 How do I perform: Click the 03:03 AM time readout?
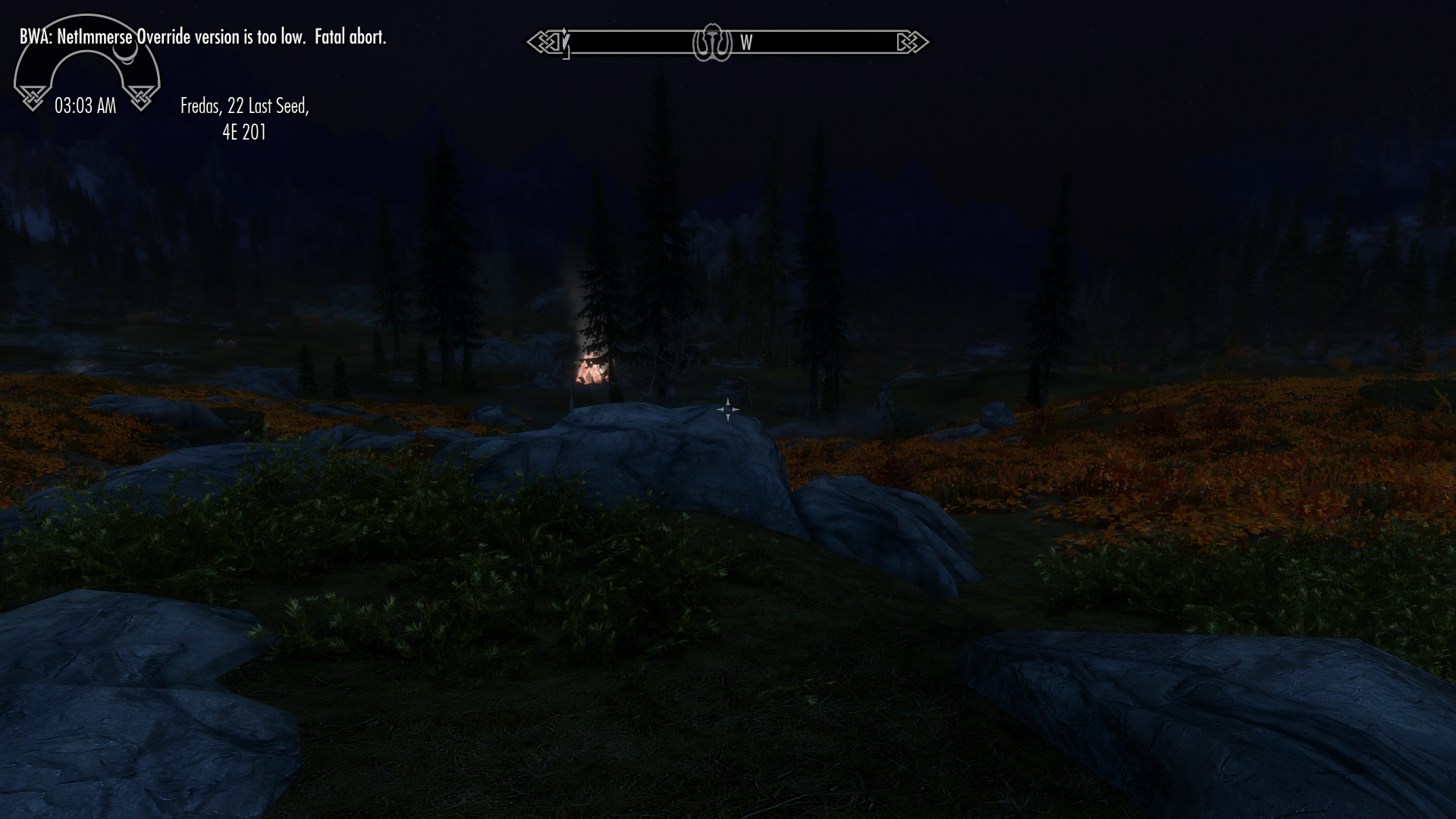(x=86, y=106)
